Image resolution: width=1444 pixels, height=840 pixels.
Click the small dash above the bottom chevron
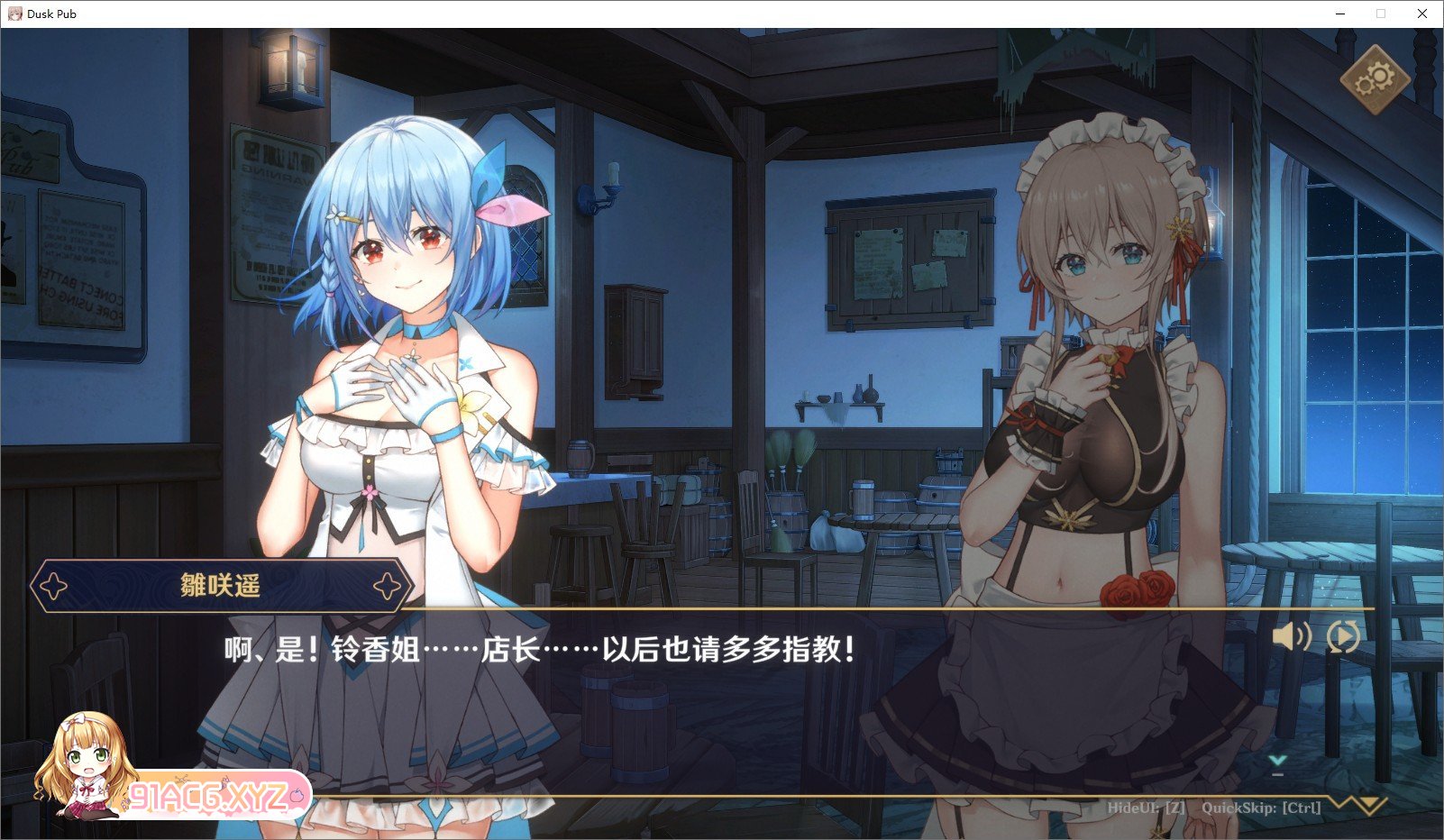(1277, 773)
